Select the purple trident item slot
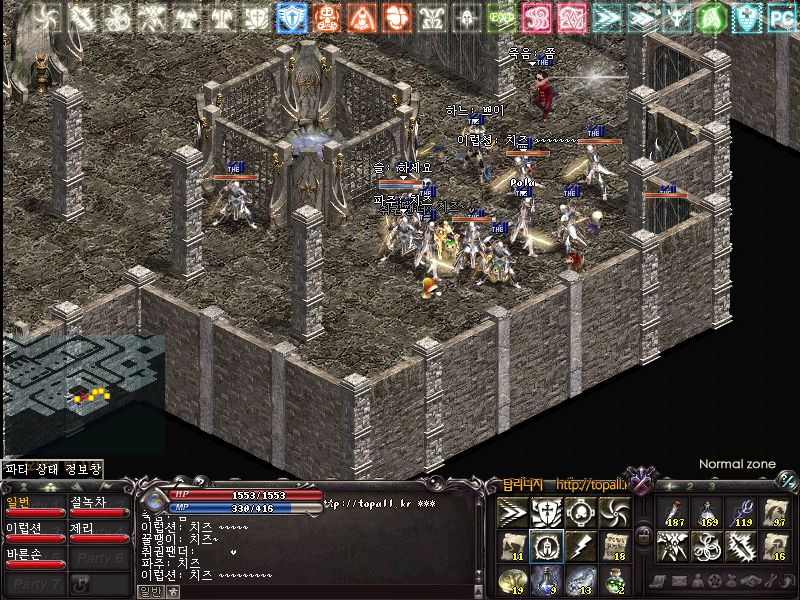This screenshot has height=600, width=800. pos(740,513)
